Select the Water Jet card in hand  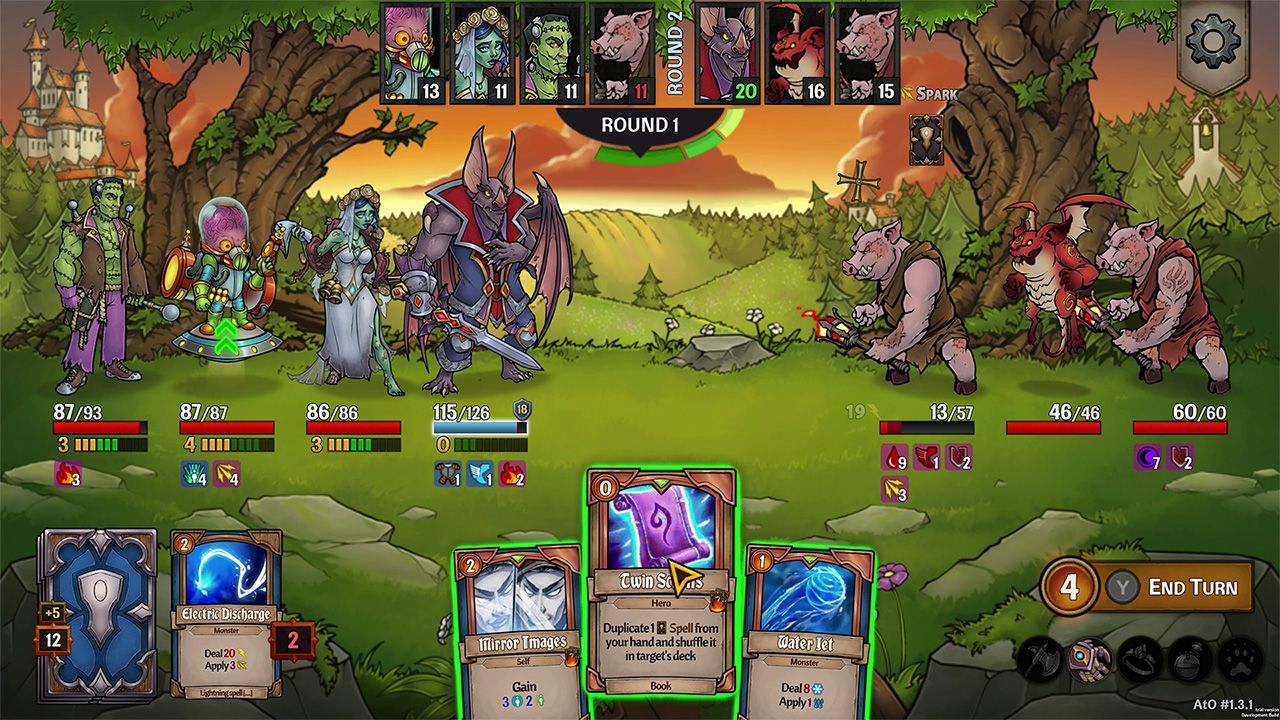[799, 640]
